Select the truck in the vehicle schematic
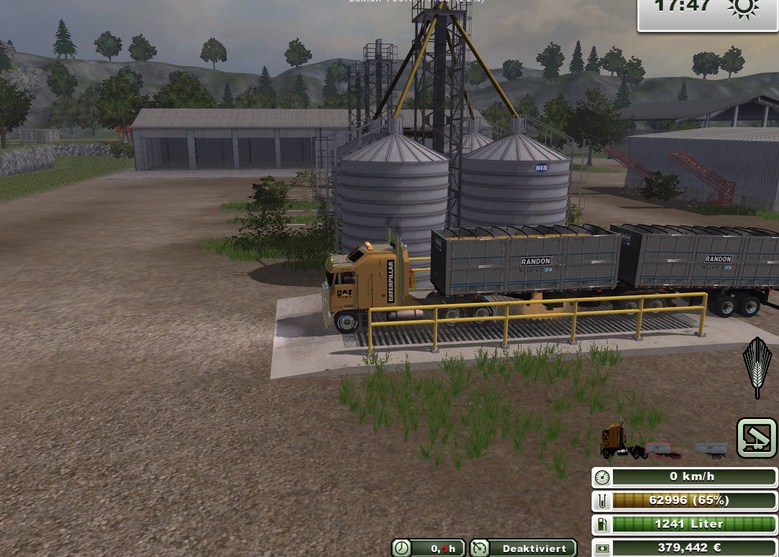Image resolution: width=779 pixels, height=557 pixels. [616, 441]
